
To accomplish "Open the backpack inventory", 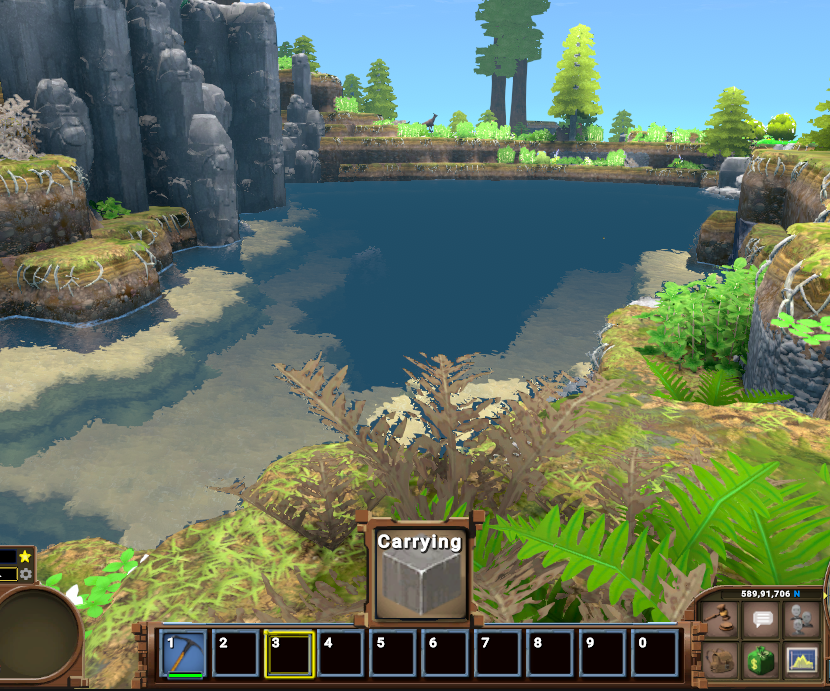I will pyautogui.click(x=722, y=658).
